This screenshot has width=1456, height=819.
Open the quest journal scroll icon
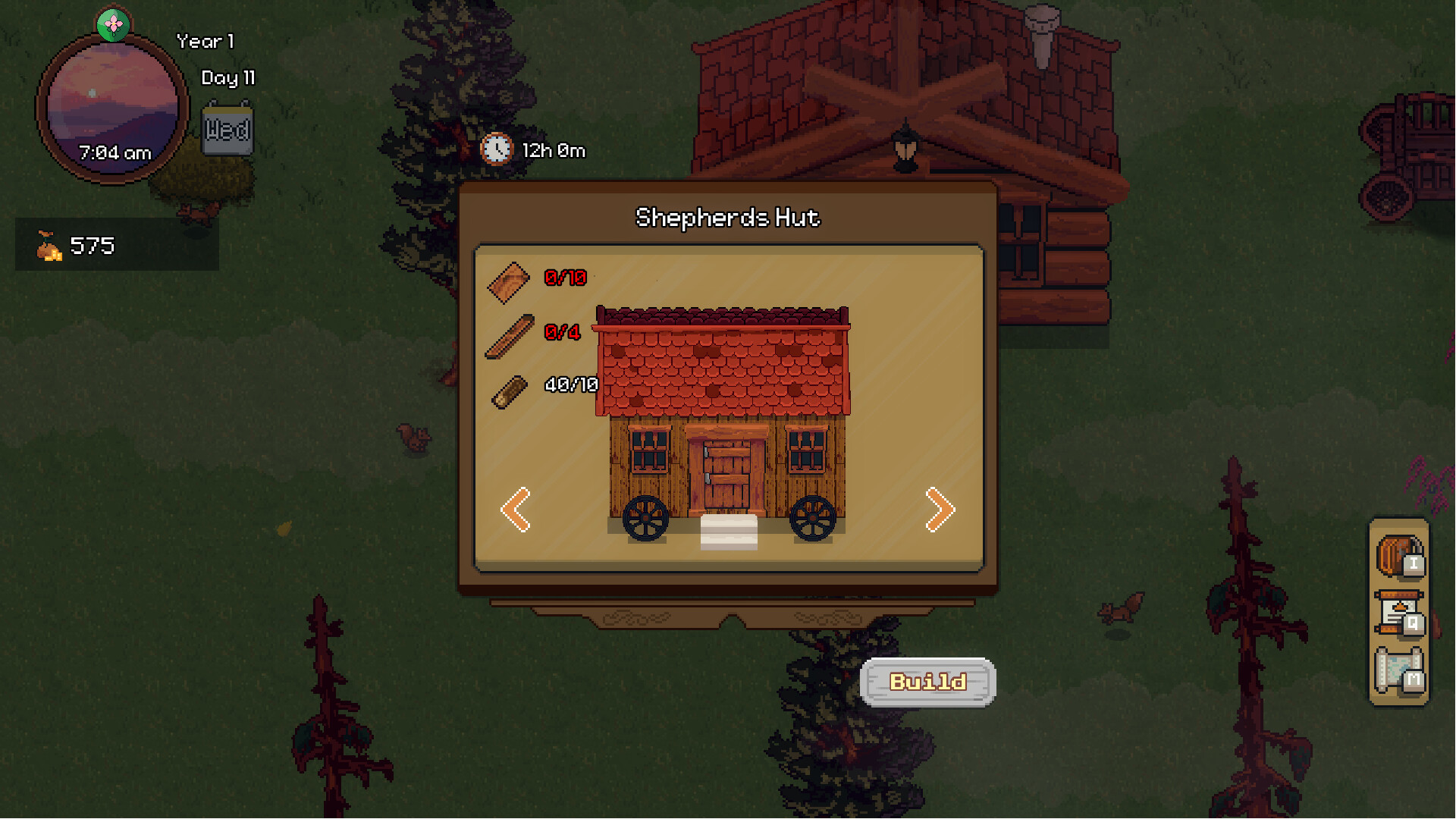coord(1399,613)
